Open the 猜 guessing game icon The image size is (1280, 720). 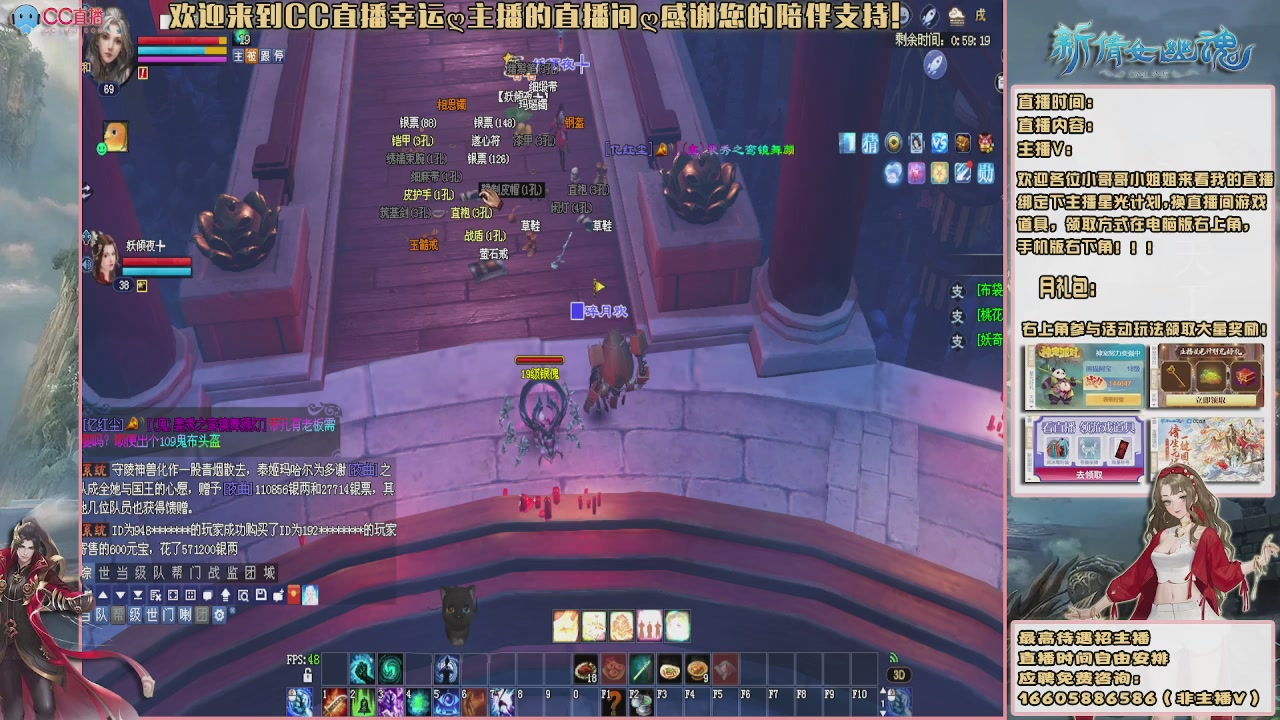coord(870,143)
